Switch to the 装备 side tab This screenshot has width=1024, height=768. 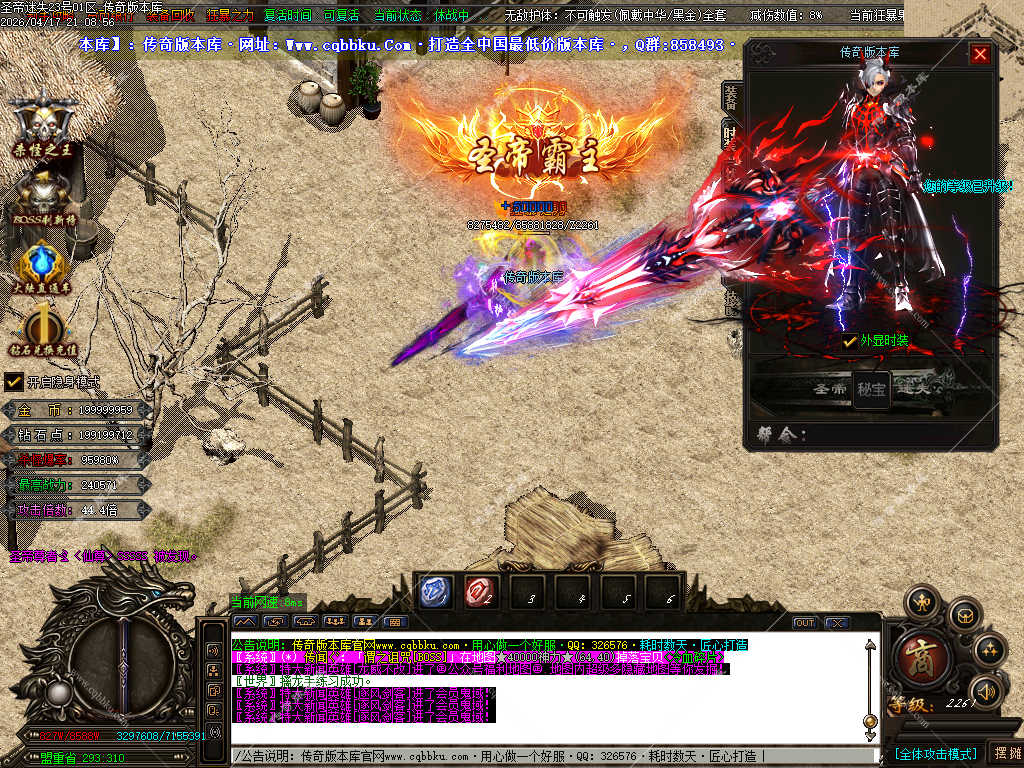731,96
